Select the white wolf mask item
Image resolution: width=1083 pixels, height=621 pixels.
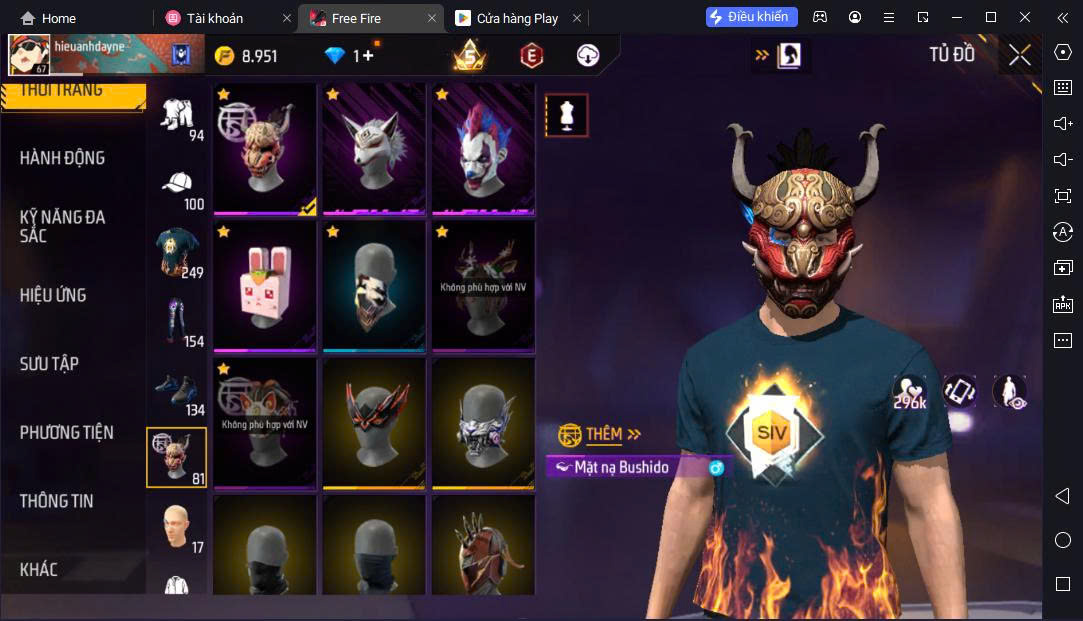[374, 149]
